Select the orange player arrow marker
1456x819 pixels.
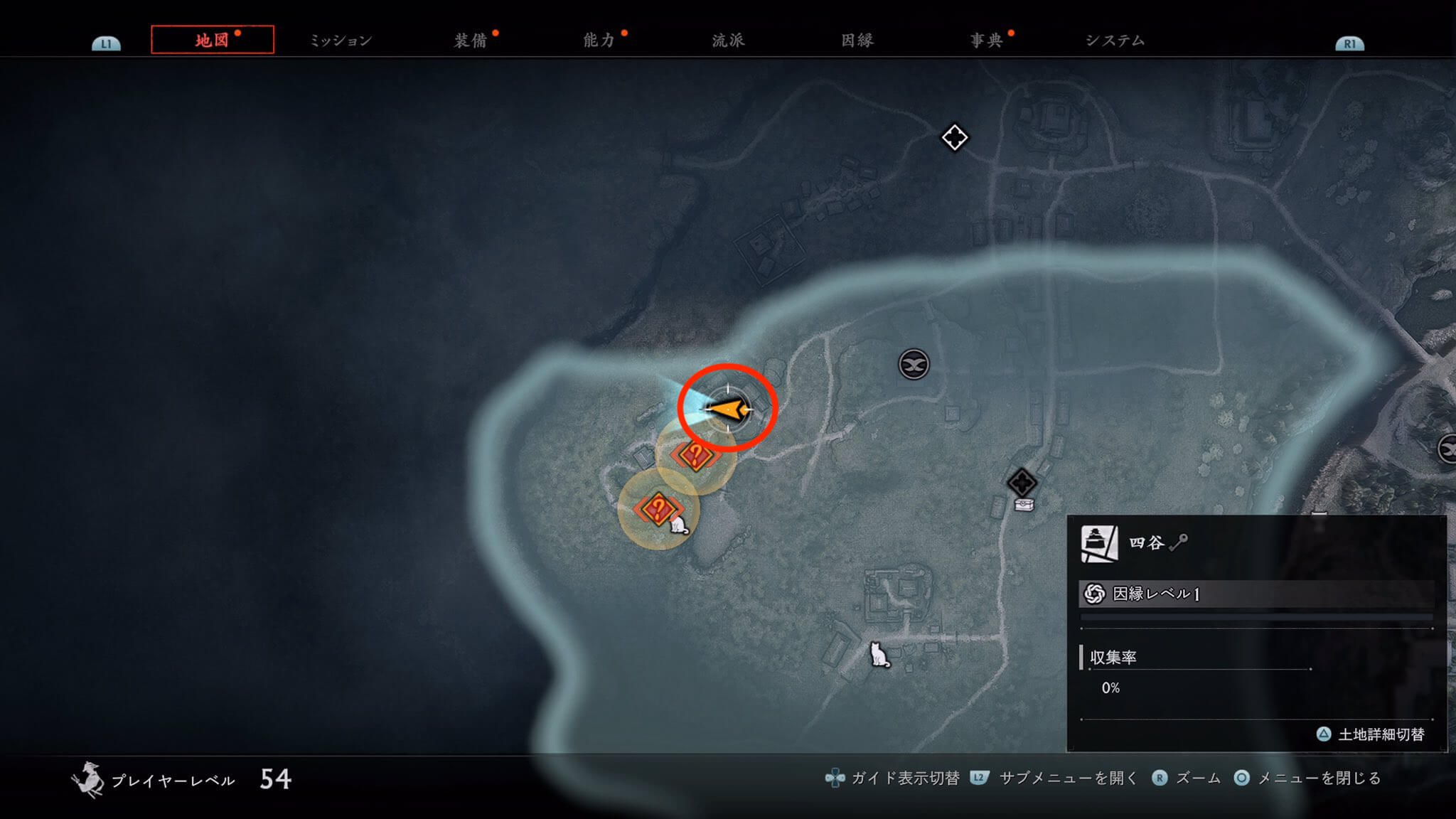pyautogui.click(x=728, y=409)
